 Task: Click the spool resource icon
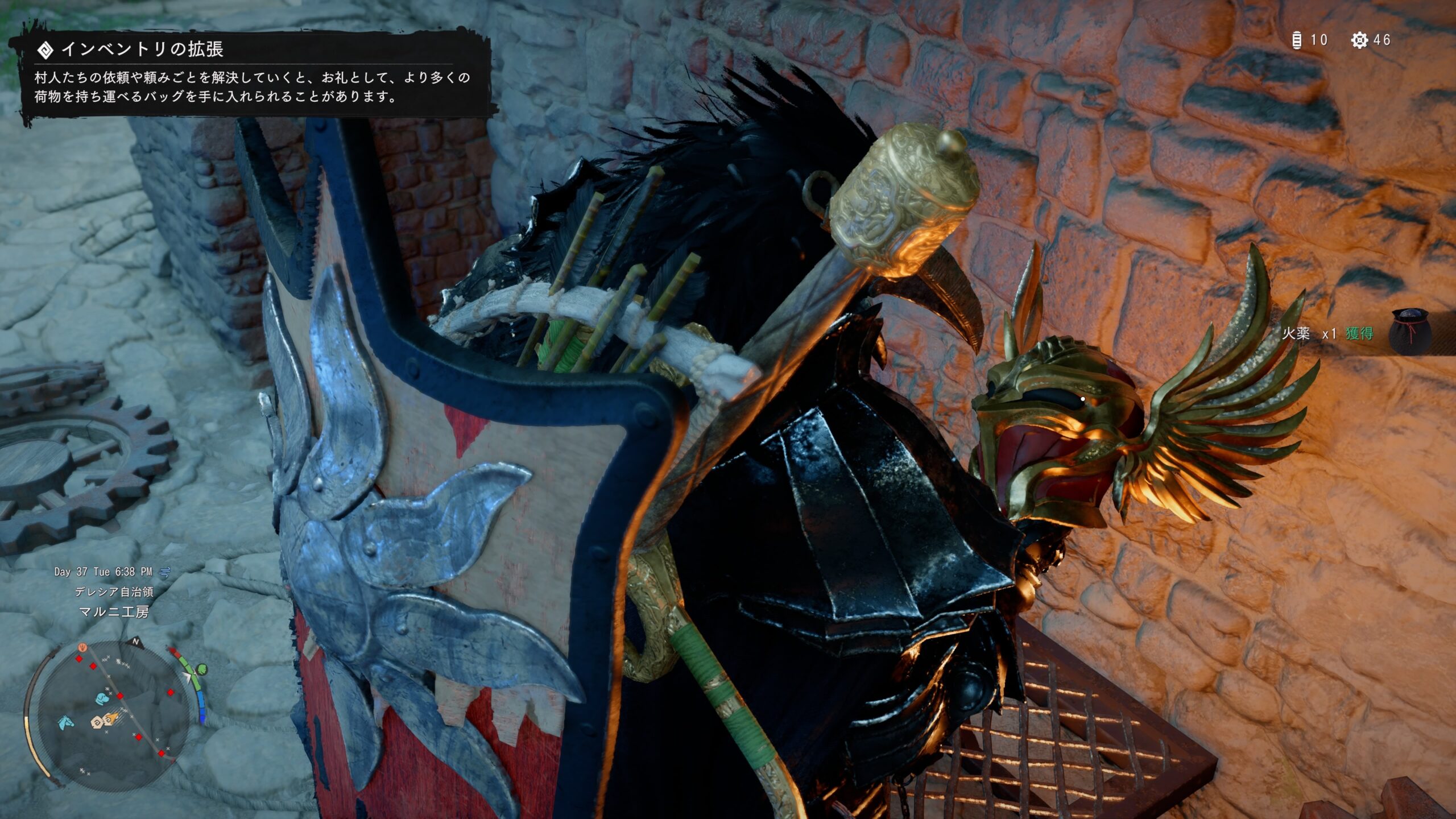pyautogui.click(x=1297, y=40)
